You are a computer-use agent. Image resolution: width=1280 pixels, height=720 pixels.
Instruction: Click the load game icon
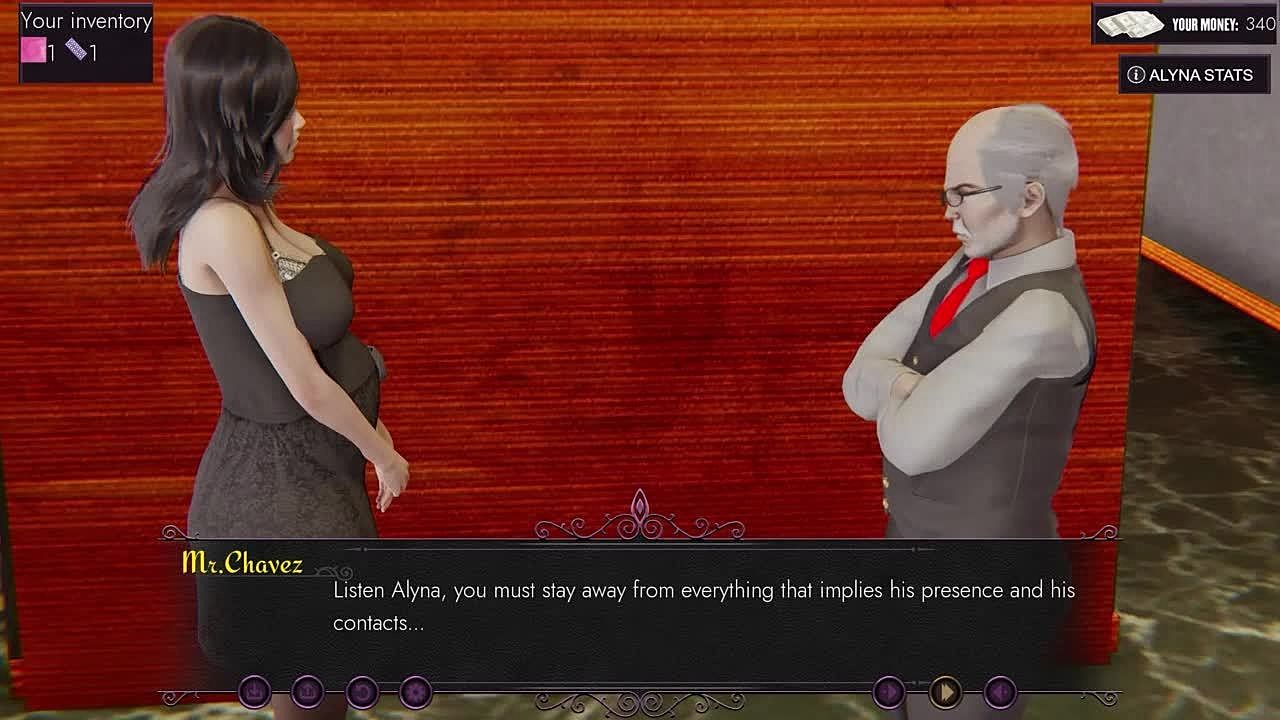(308, 691)
